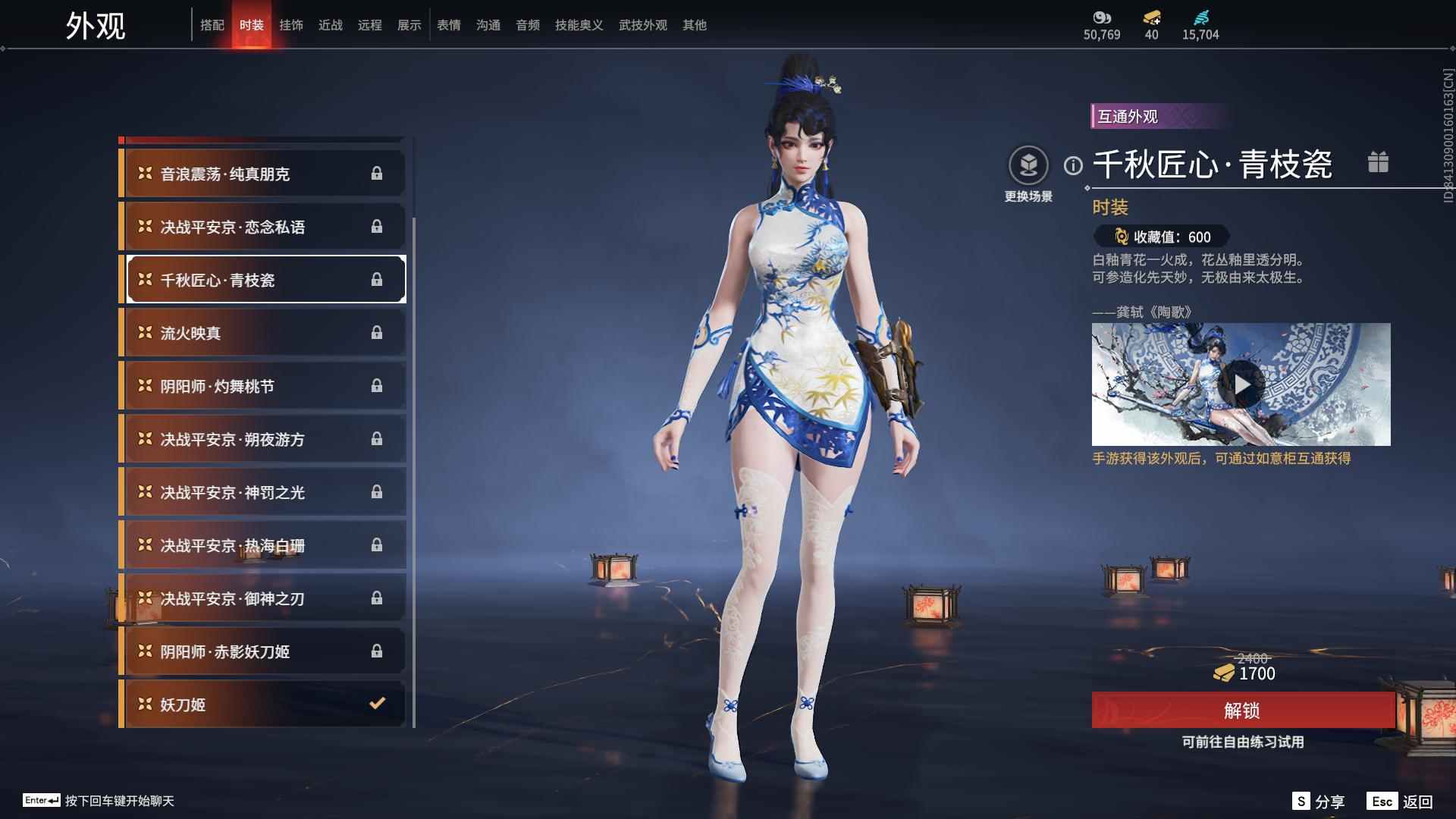Click the lock icon on 流火映真
This screenshot has width=1456, height=819.
[x=377, y=332]
